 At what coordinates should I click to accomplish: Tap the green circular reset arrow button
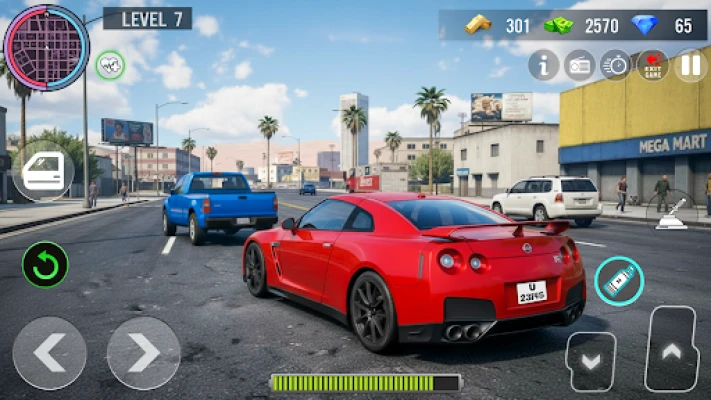[45, 265]
